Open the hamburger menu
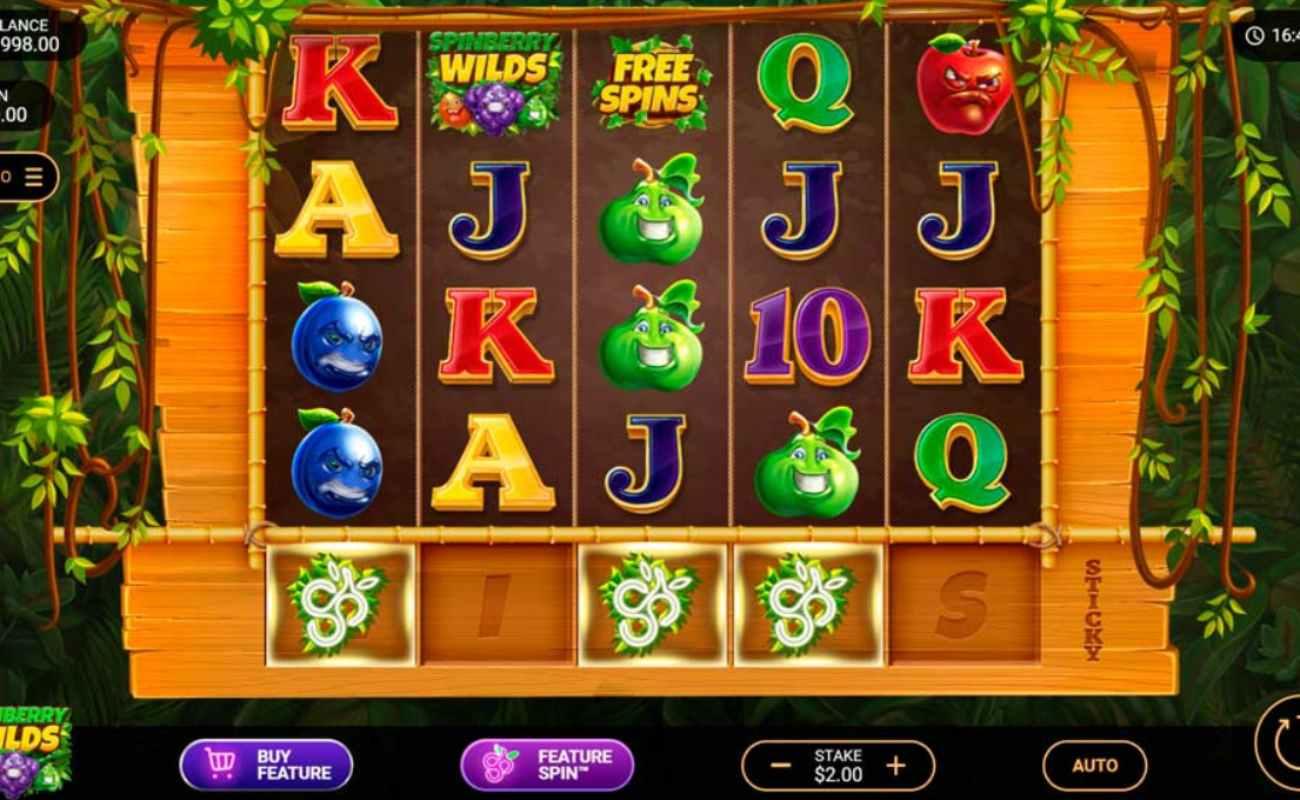Image resolution: width=1300 pixels, height=800 pixels. coord(34,178)
